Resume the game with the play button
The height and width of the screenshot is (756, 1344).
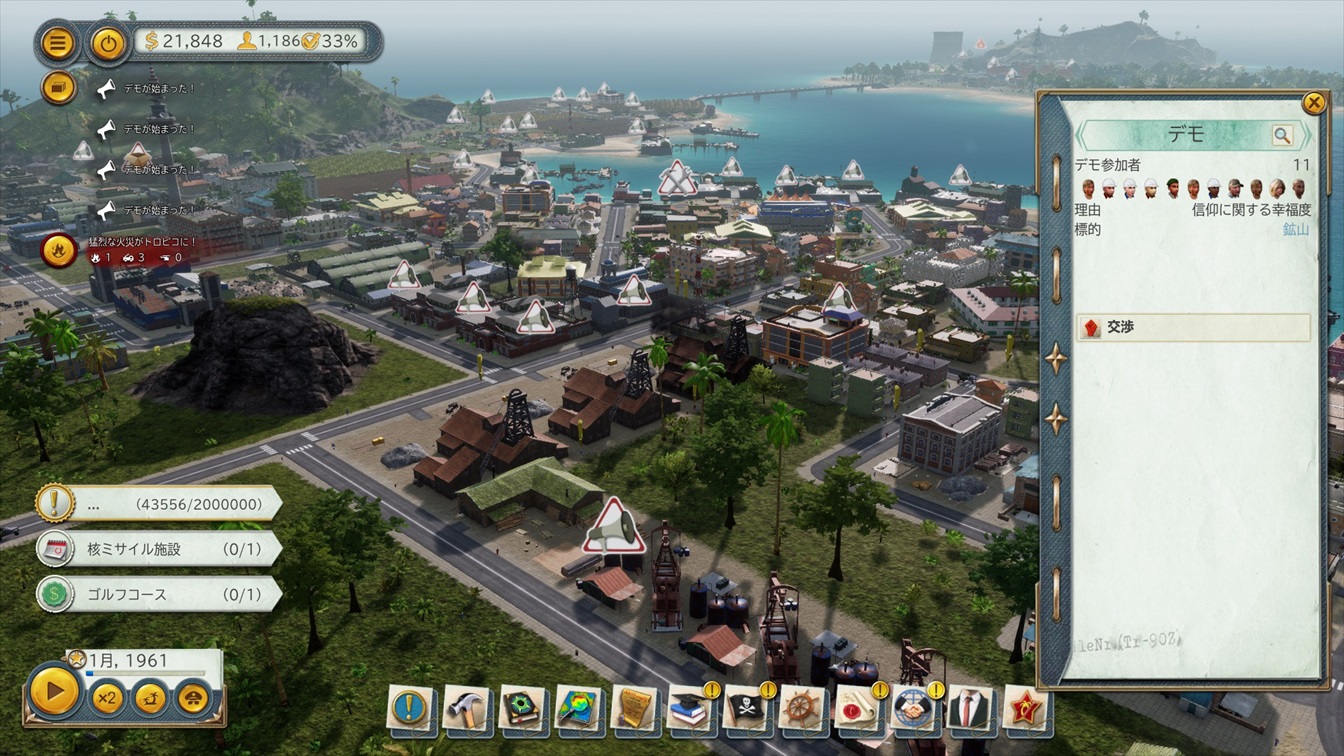tap(54, 691)
